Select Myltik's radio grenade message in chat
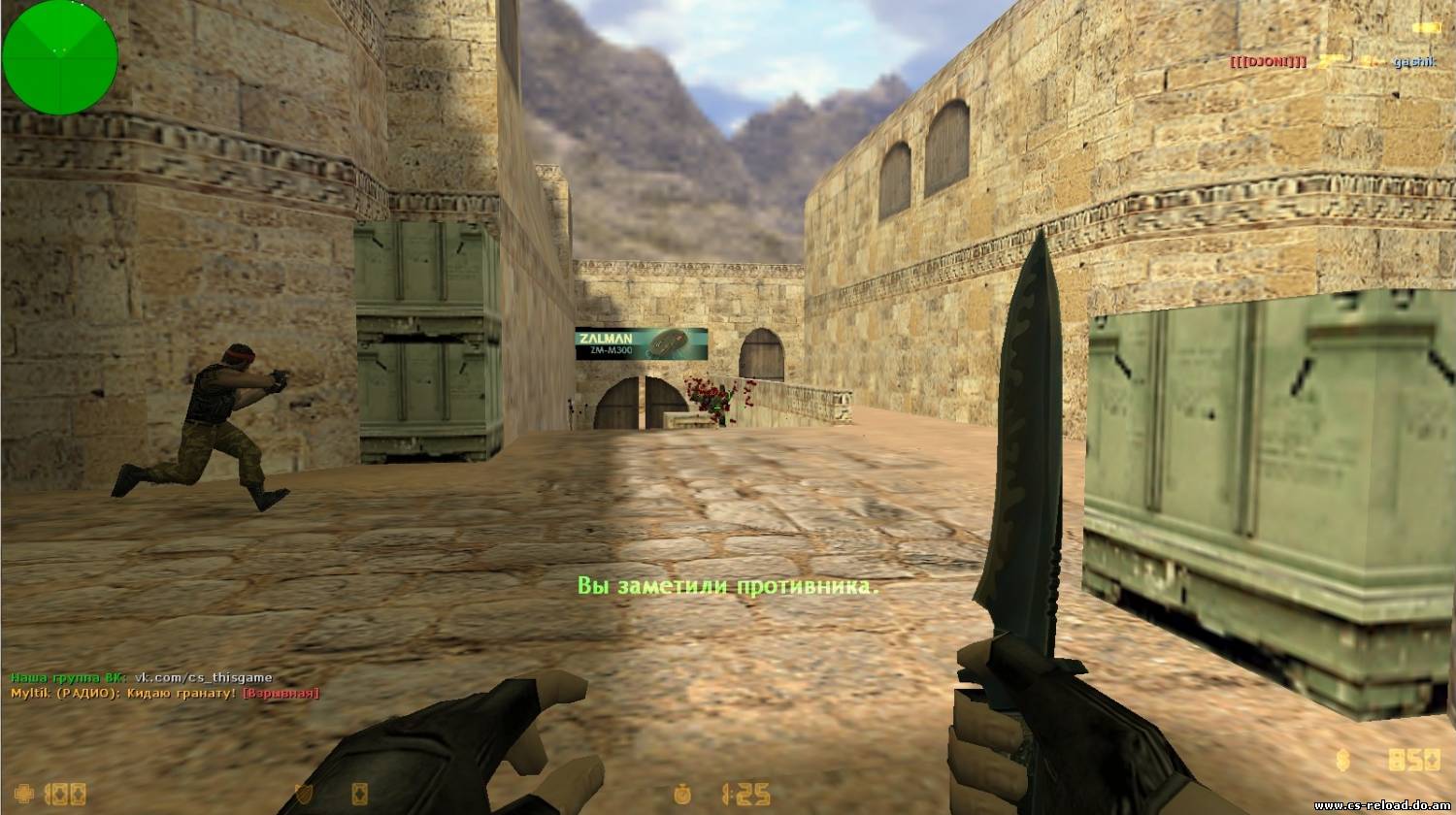The image size is (1456, 815). click(165, 694)
